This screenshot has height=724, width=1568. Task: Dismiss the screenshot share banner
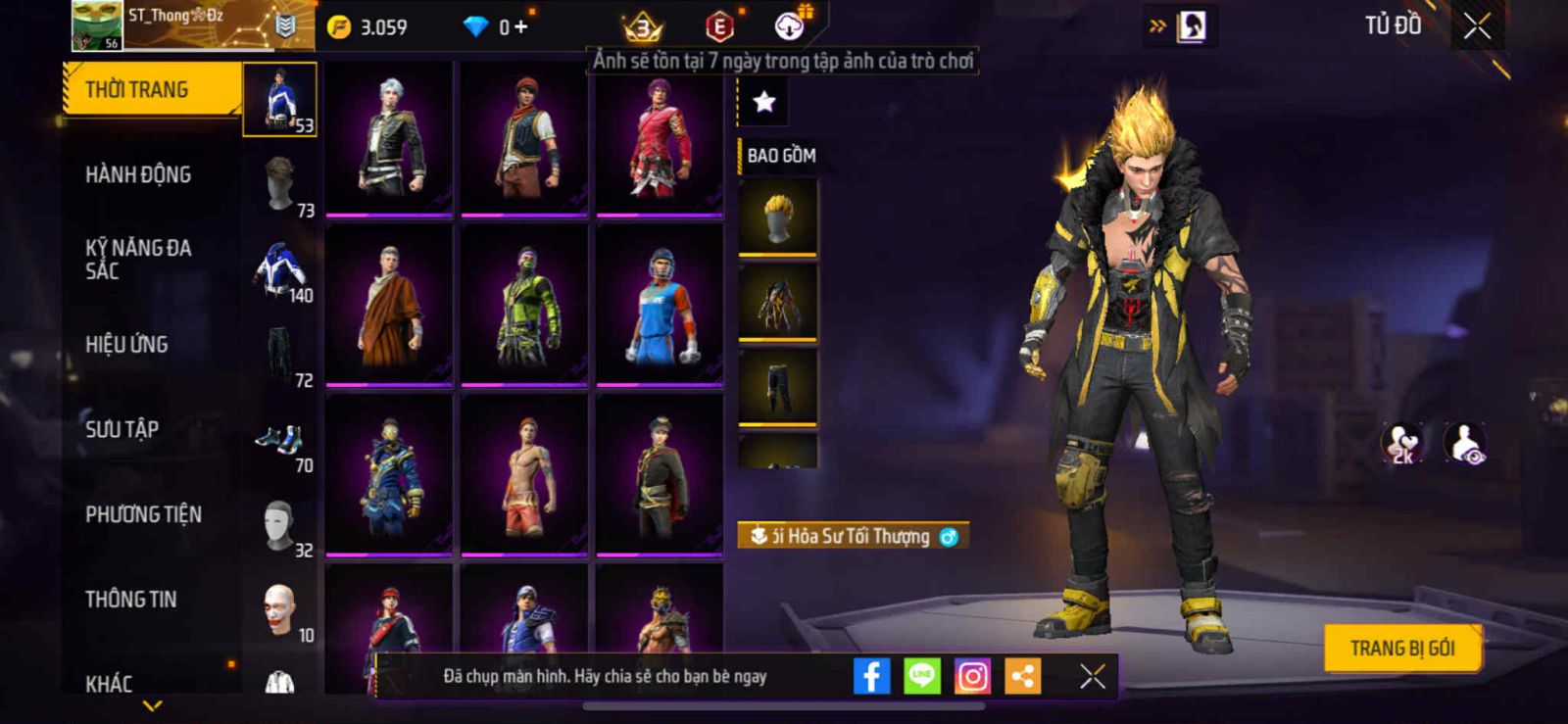(x=1092, y=676)
